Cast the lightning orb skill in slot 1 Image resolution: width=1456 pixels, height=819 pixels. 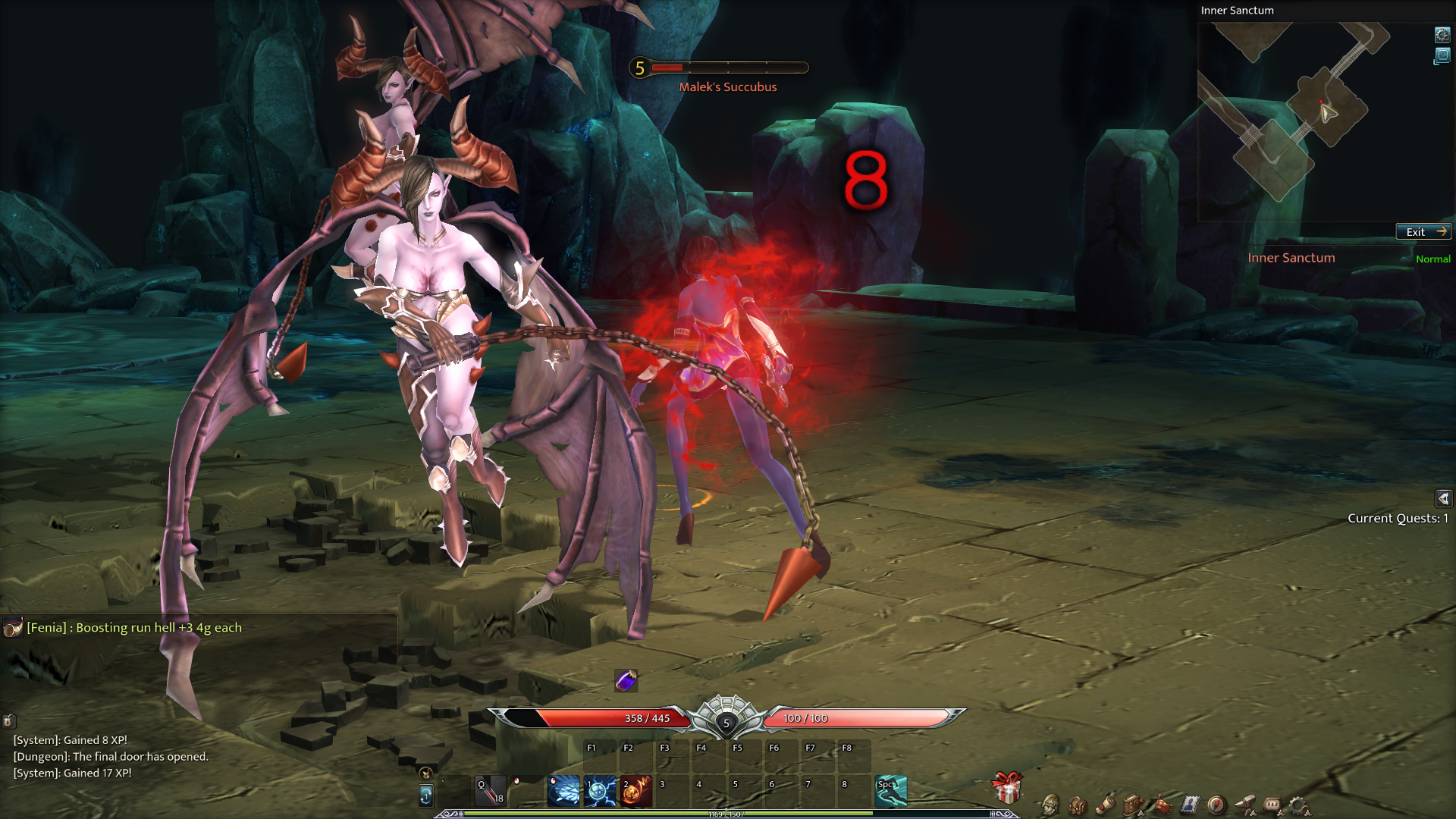(600, 791)
